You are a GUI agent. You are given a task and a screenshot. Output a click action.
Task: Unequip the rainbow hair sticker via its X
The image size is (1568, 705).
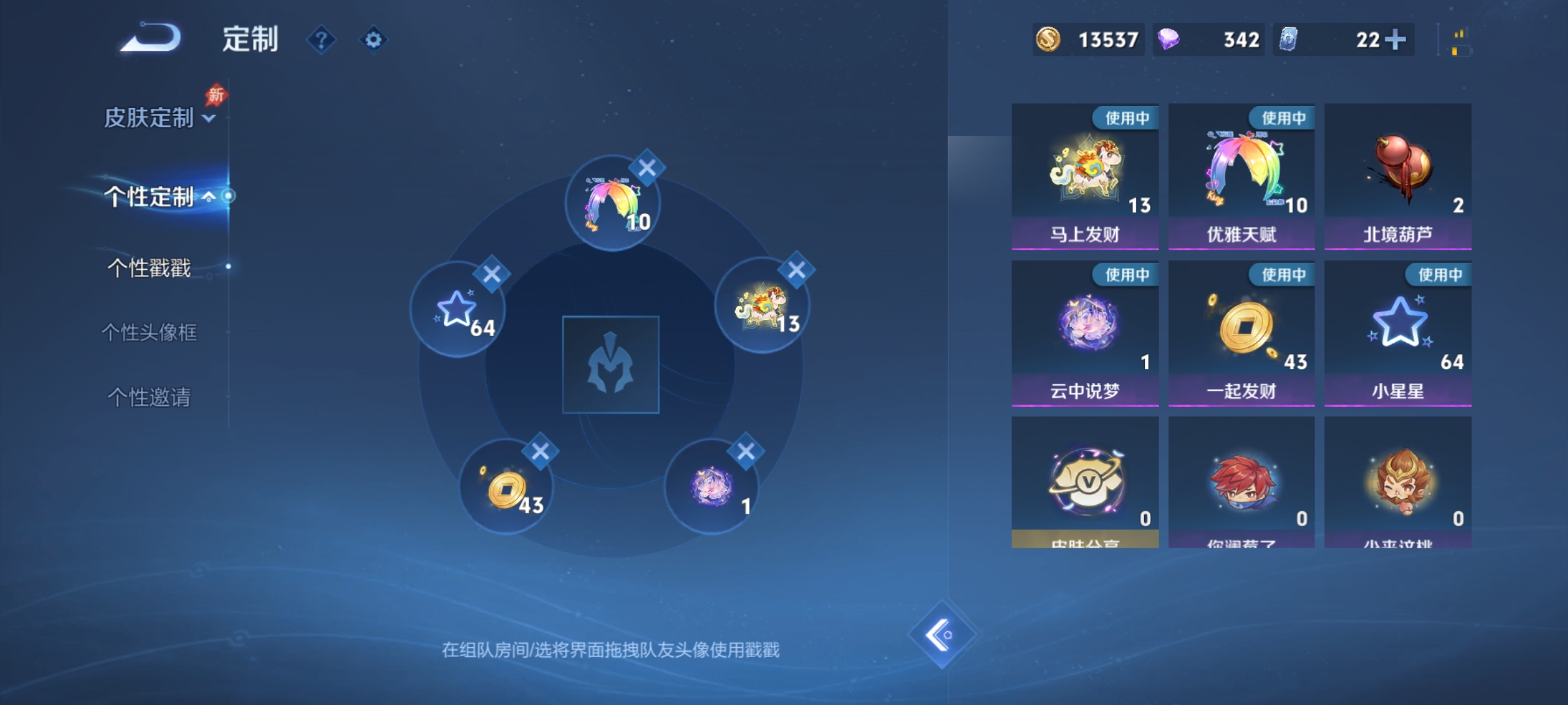click(x=646, y=168)
